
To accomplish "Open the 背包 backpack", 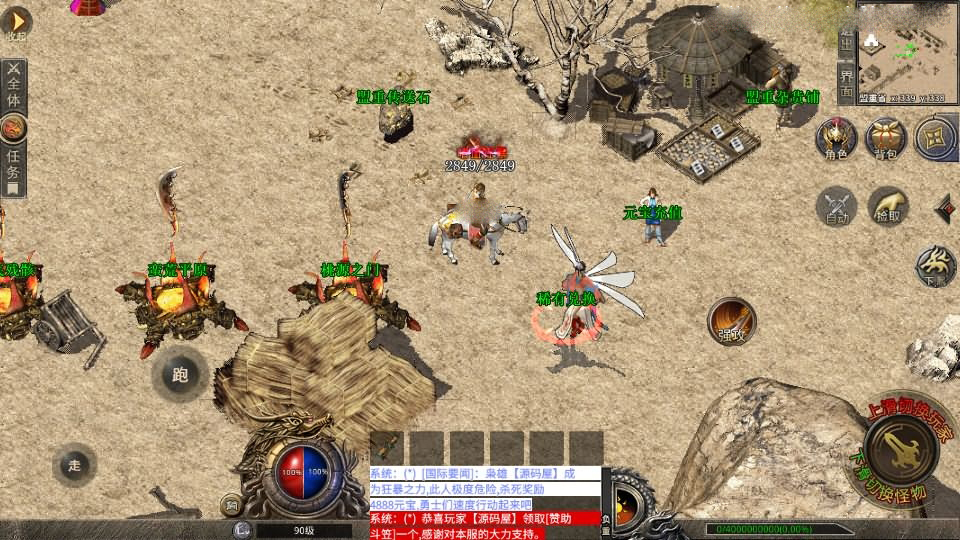I will pos(886,138).
